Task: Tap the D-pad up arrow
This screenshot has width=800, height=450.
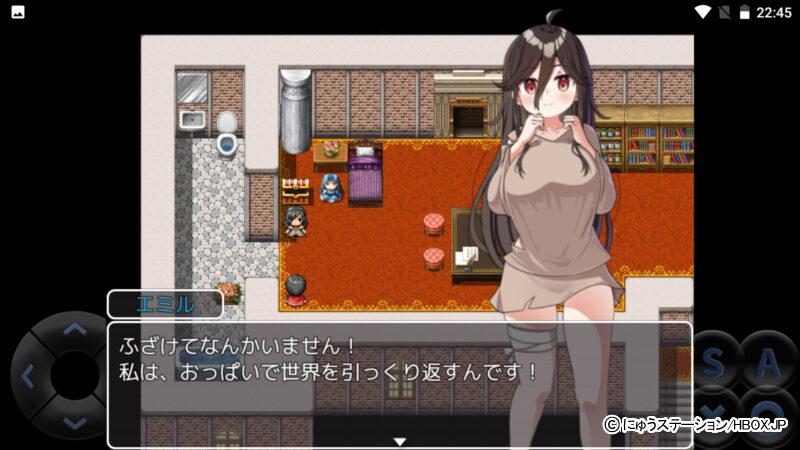Action: 74,329
